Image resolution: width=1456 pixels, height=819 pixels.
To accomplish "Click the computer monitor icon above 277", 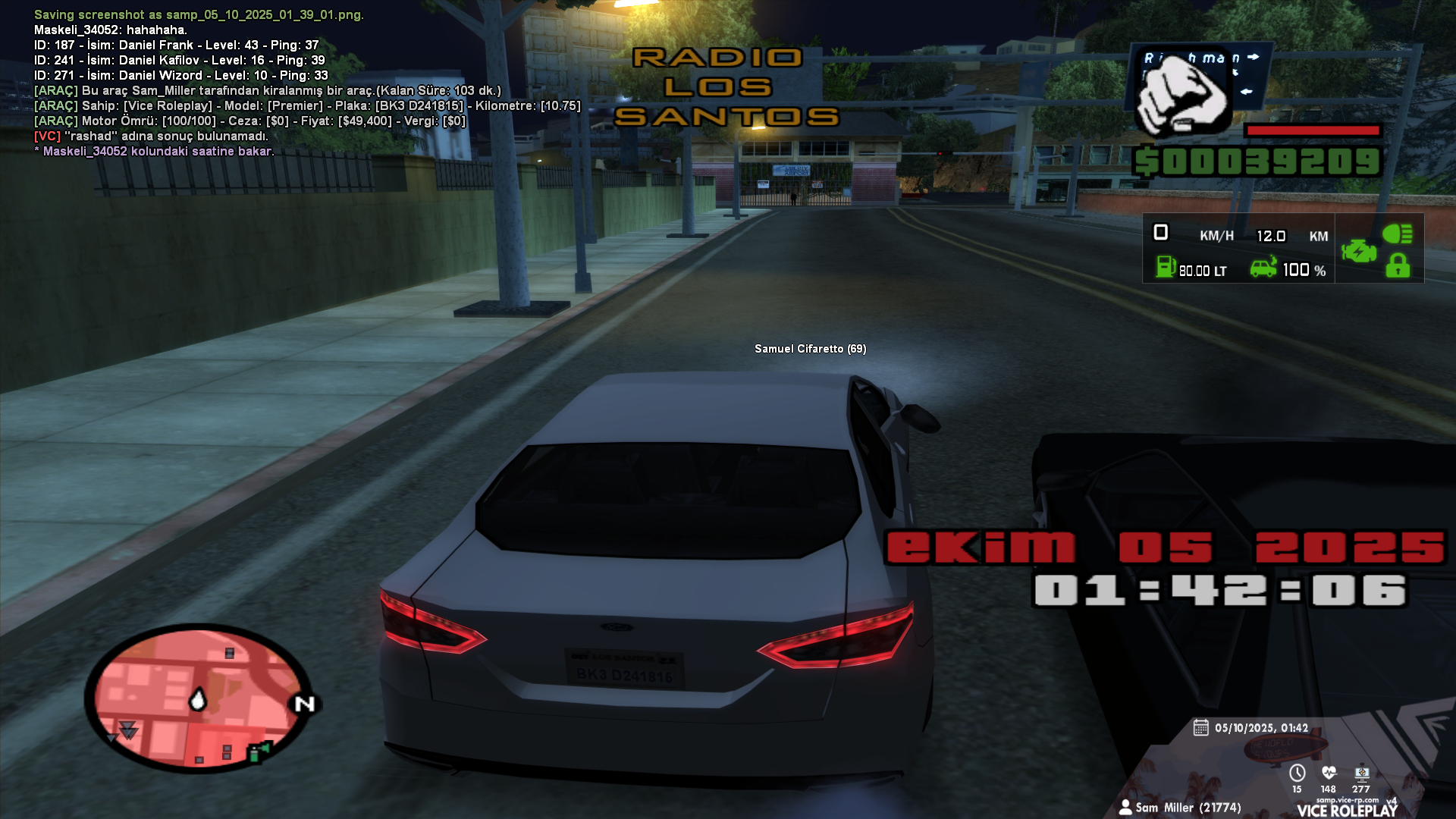I will coord(1361,773).
